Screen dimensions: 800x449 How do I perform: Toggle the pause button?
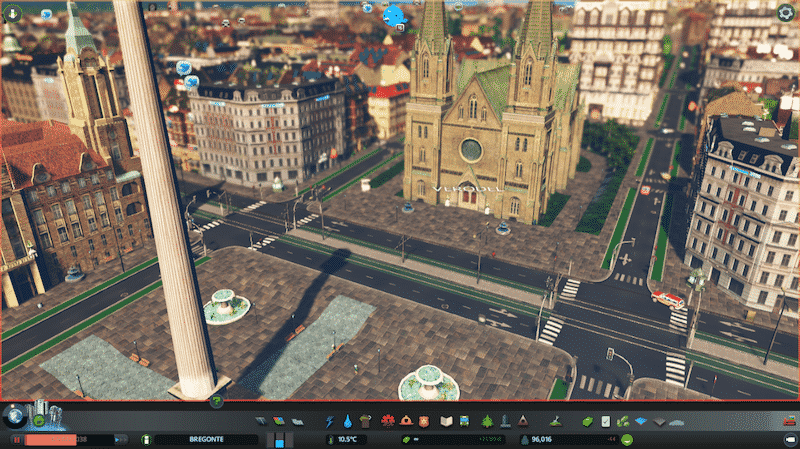point(17,439)
